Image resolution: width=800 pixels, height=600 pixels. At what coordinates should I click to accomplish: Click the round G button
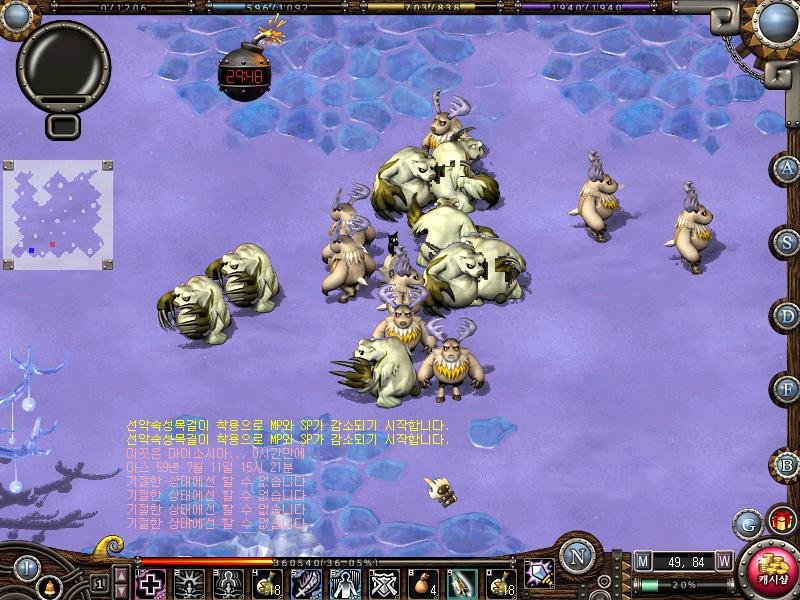747,522
